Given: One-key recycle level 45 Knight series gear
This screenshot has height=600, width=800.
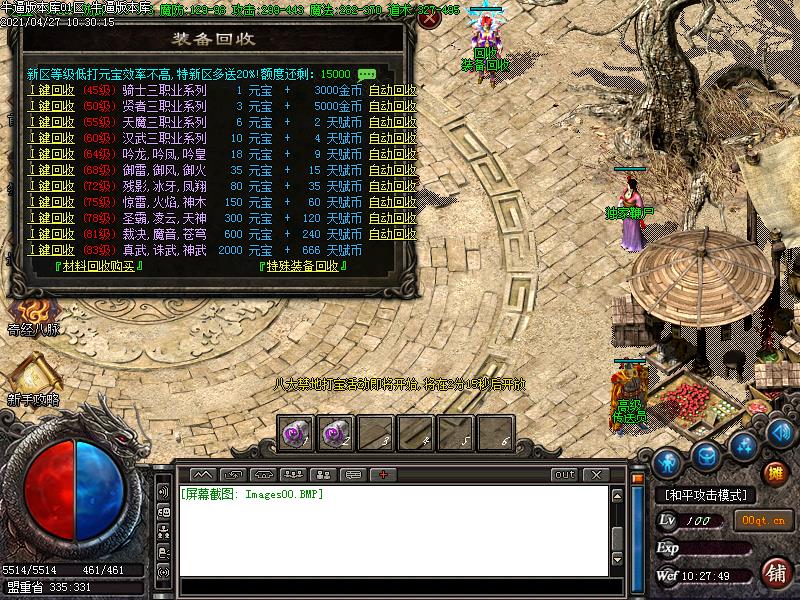Looking at the screenshot, I should point(50,90).
